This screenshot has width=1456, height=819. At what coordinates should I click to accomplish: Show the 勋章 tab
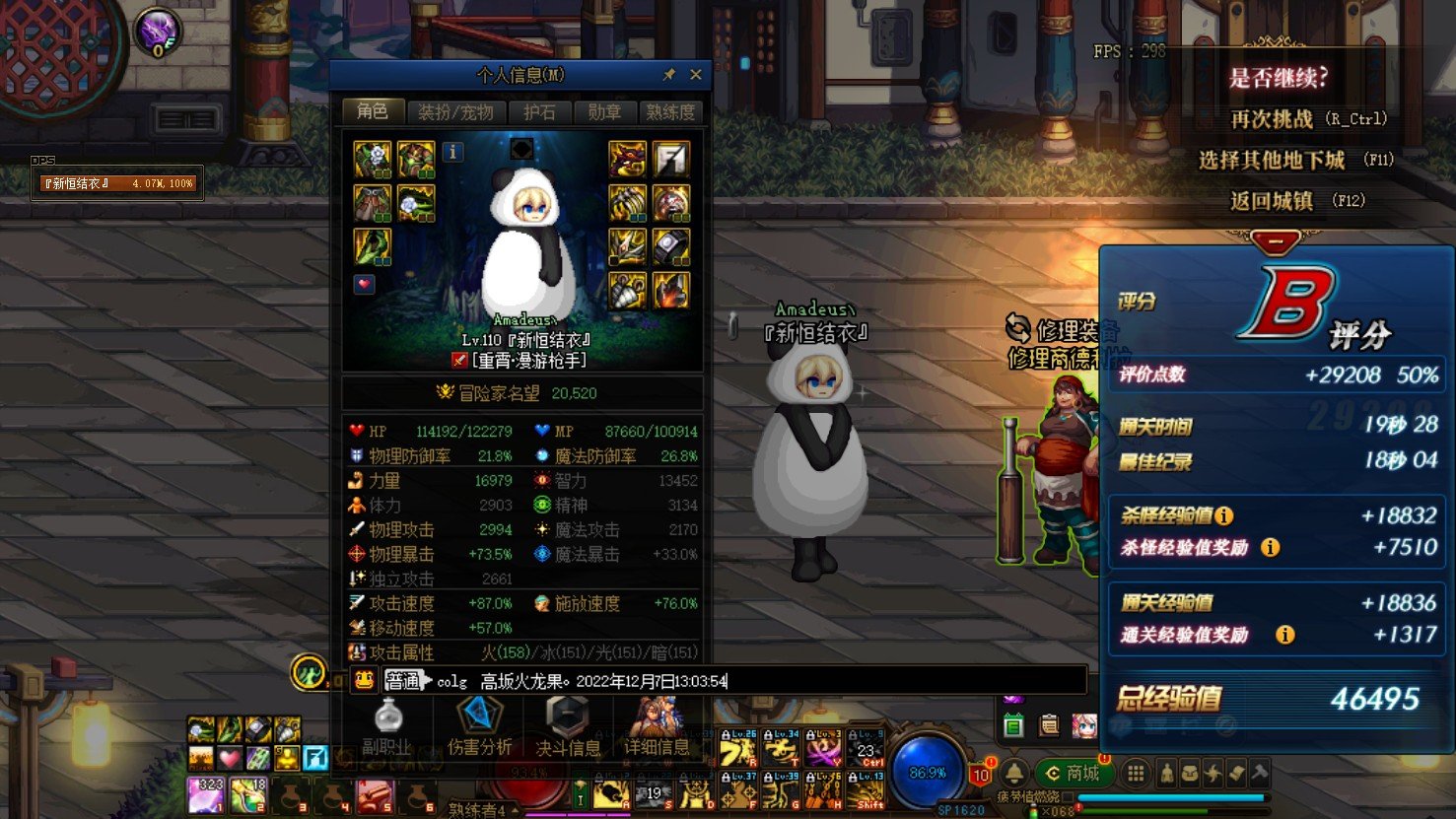[604, 112]
